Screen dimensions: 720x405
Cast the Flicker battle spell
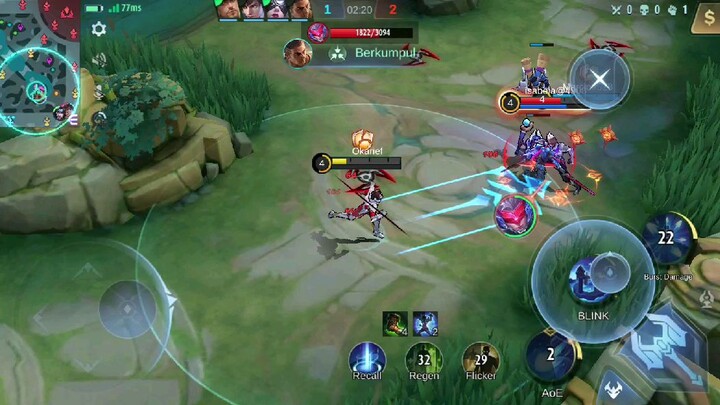[481, 360]
